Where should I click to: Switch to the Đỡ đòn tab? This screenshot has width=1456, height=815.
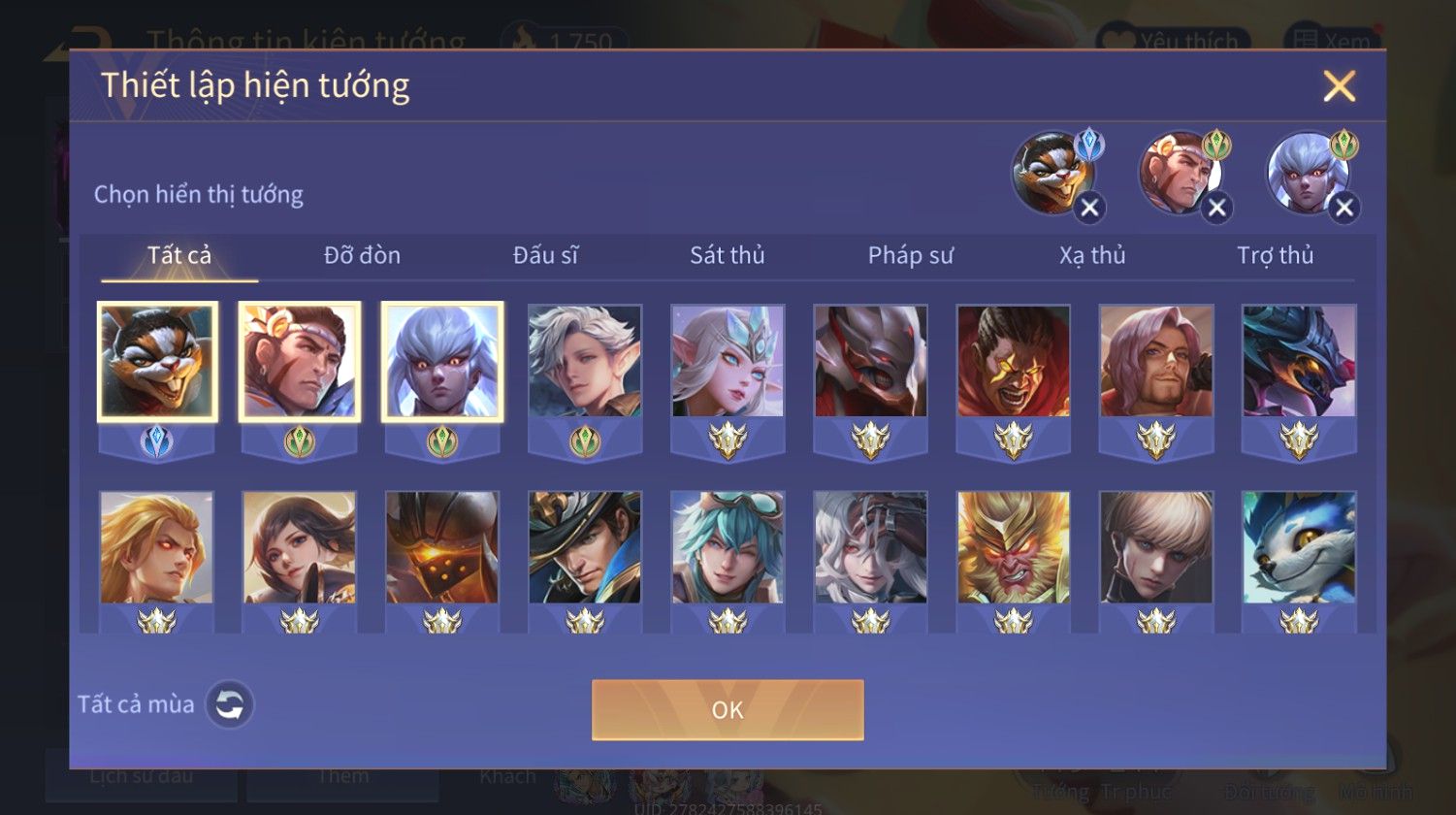(362, 255)
